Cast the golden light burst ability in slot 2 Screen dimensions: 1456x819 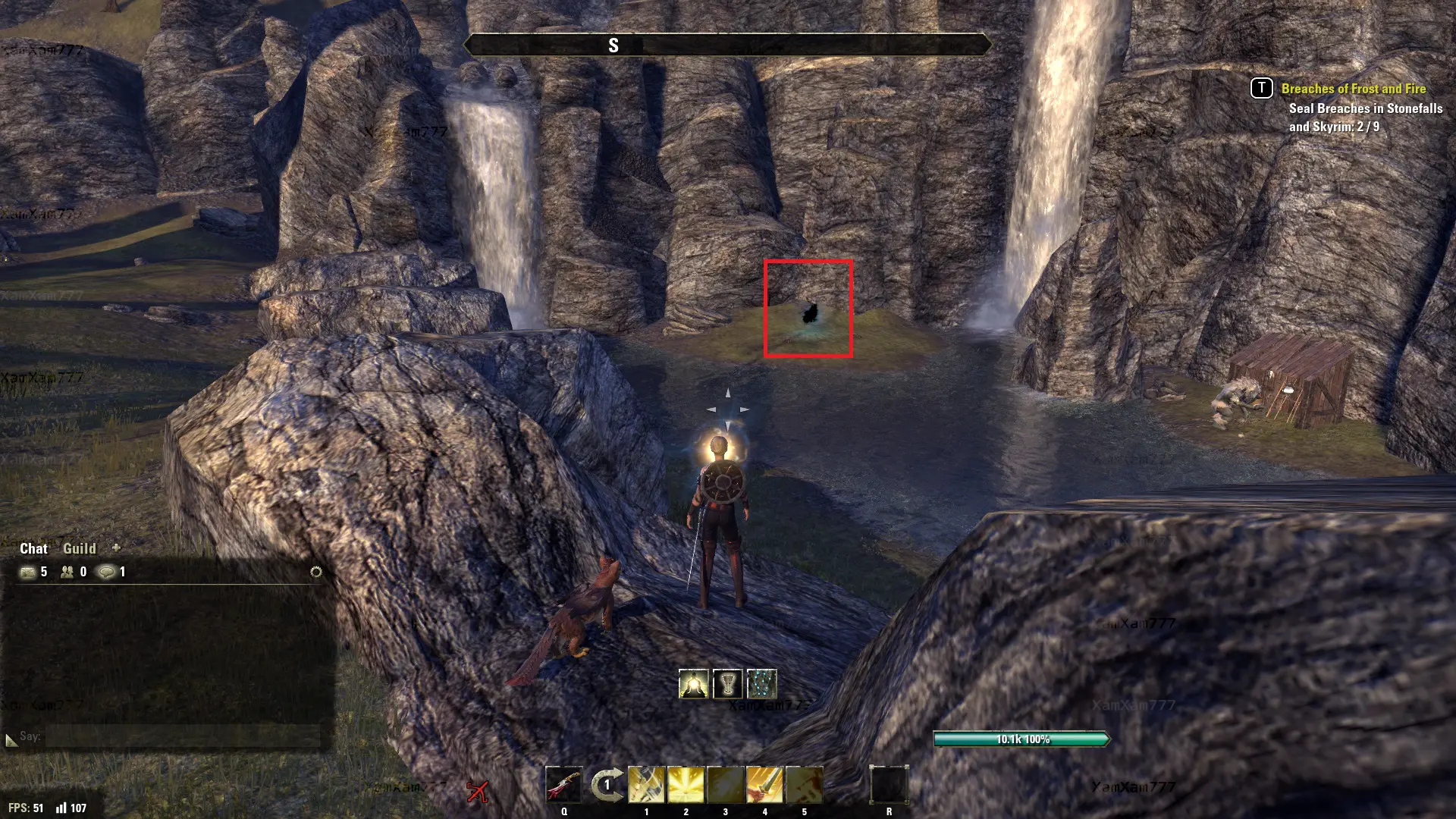[x=686, y=785]
